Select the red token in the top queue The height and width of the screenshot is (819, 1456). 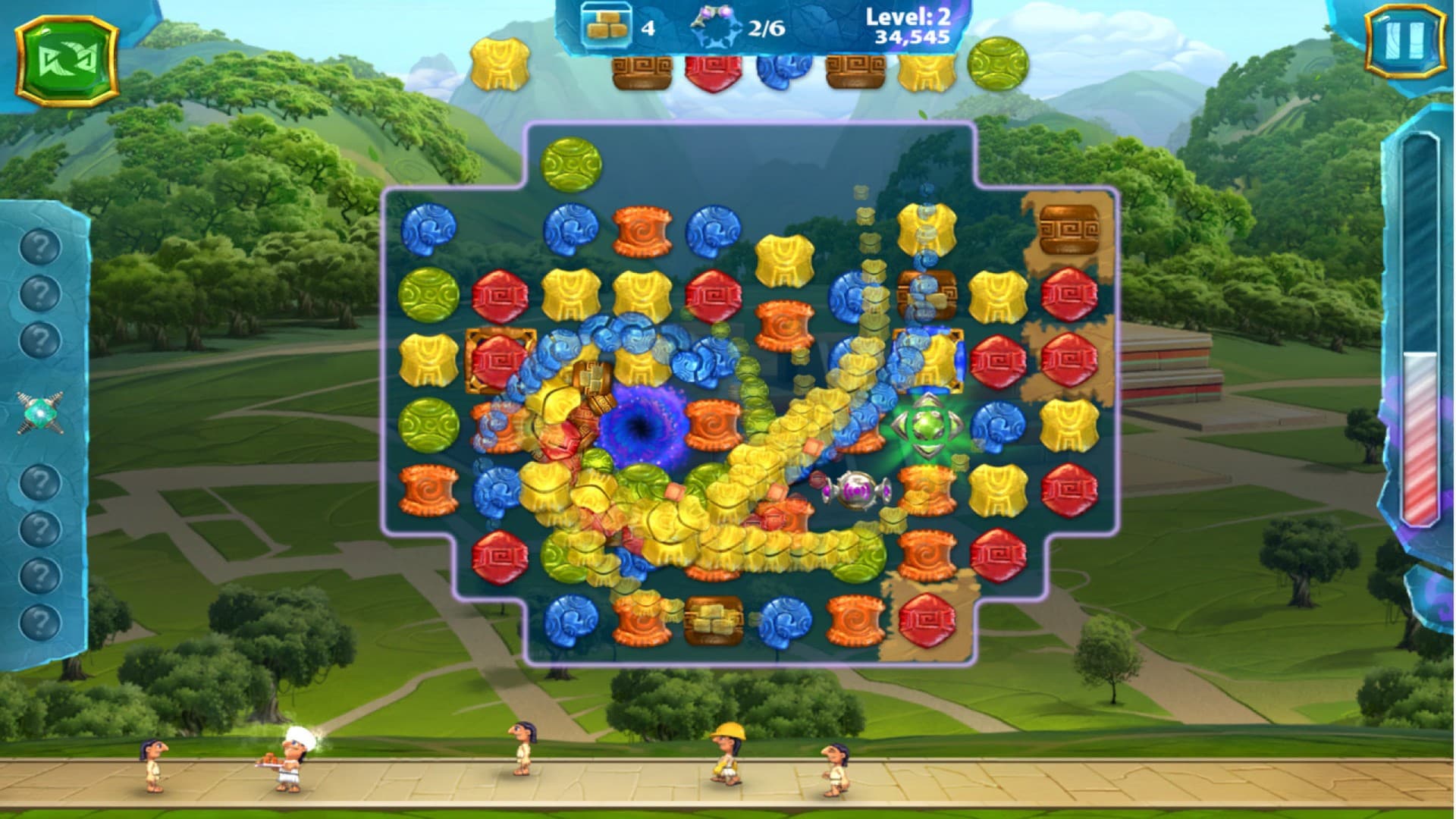pyautogui.click(x=714, y=72)
